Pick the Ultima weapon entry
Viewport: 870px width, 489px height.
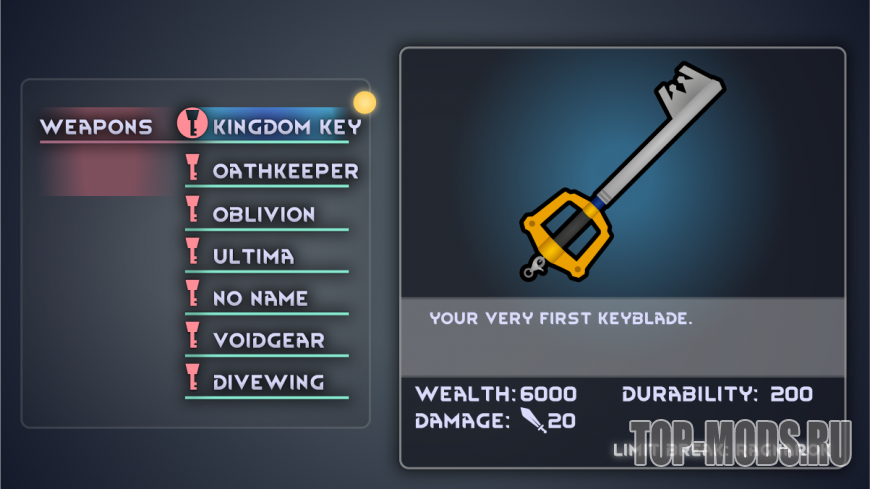(x=253, y=256)
